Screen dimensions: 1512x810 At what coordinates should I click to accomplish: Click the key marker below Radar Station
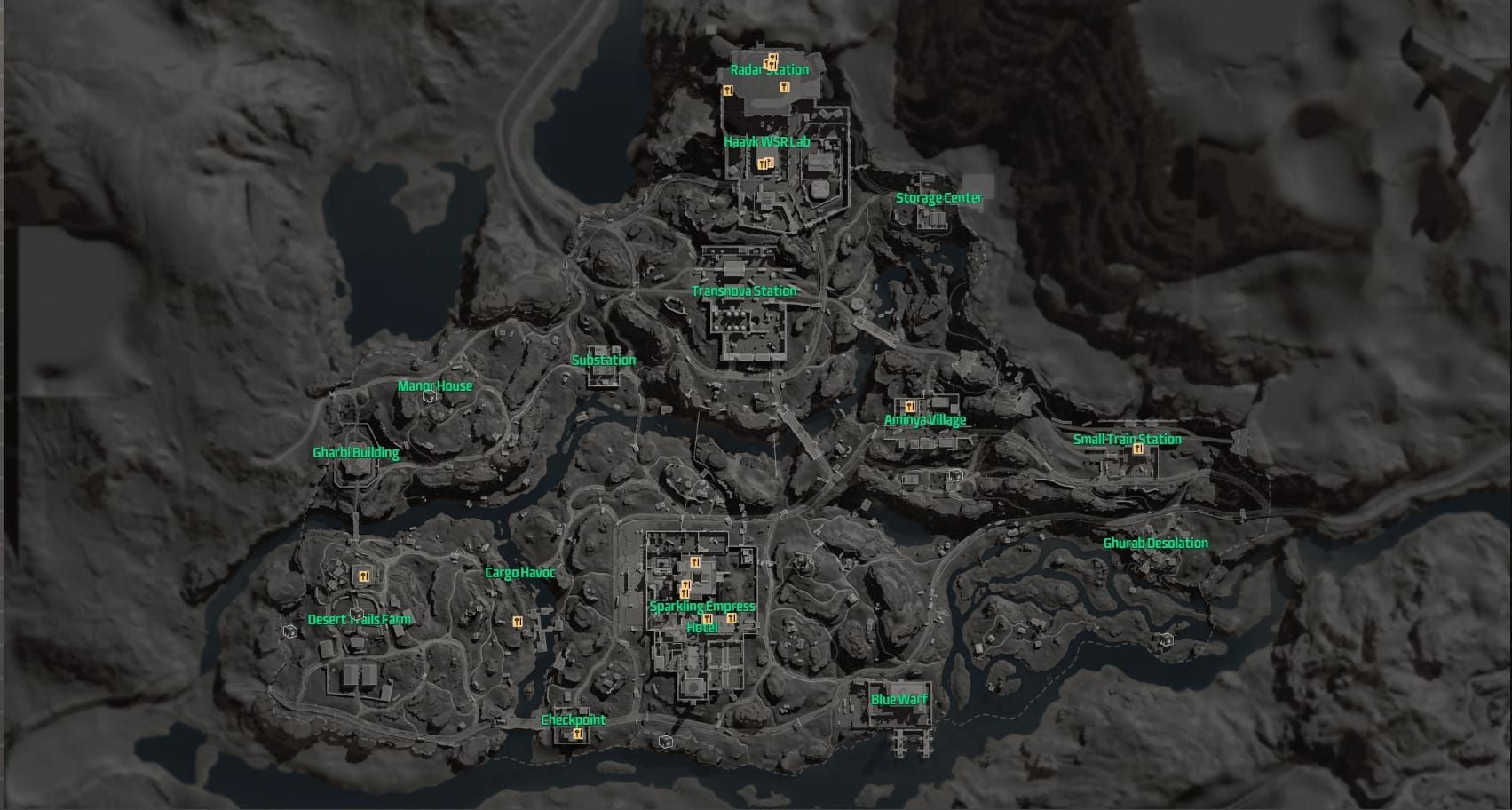pyautogui.click(x=784, y=86)
